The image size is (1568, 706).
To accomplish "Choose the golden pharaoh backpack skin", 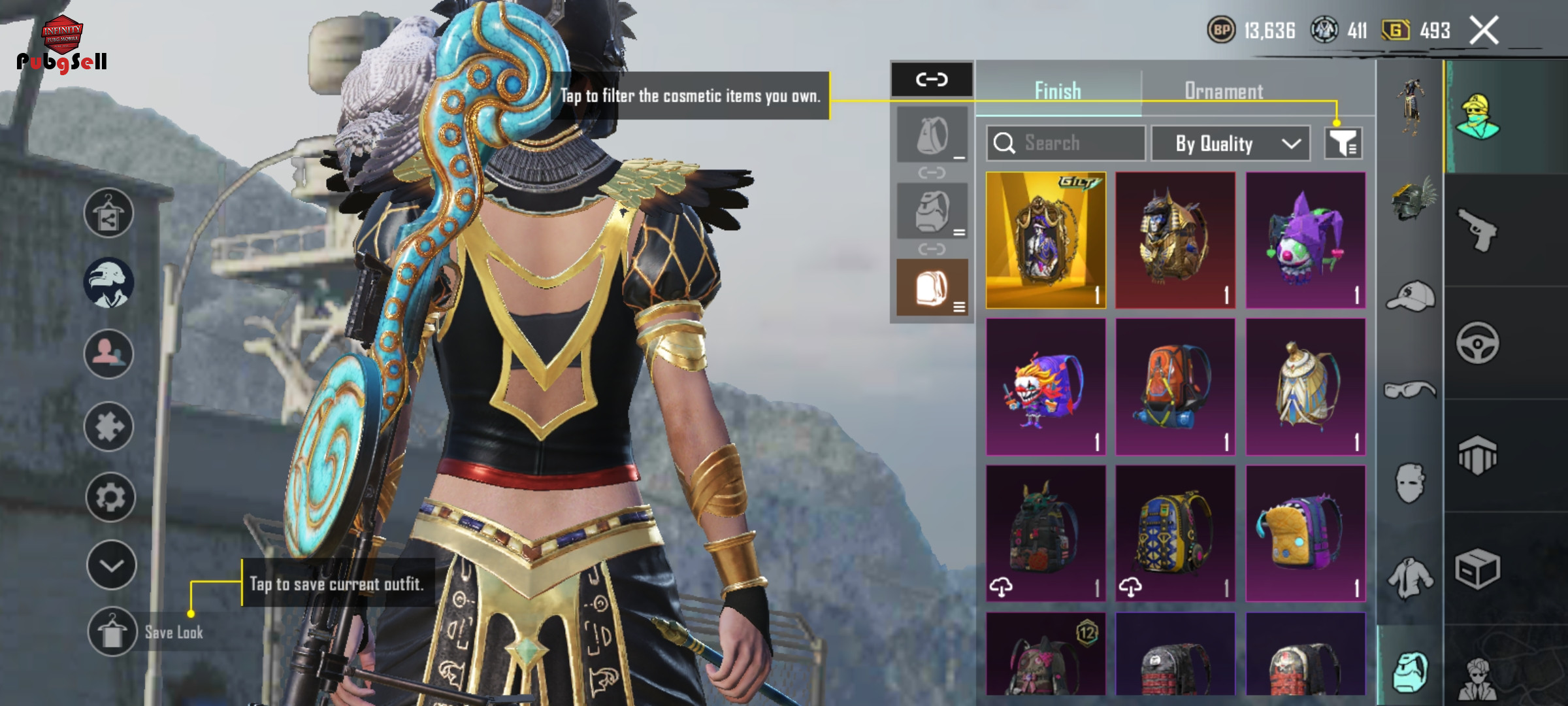I will [x=1175, y=240].
